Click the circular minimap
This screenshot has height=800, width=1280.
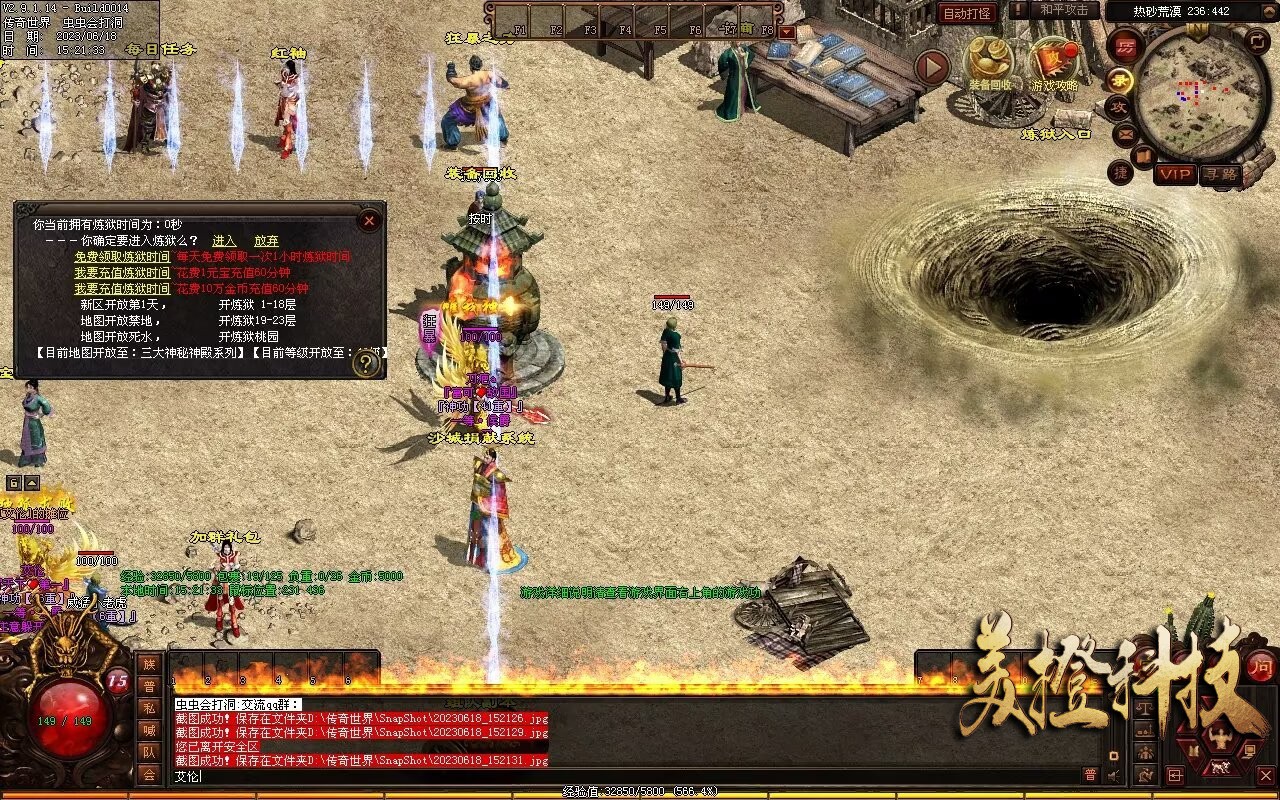click(x=1200, y=95)
